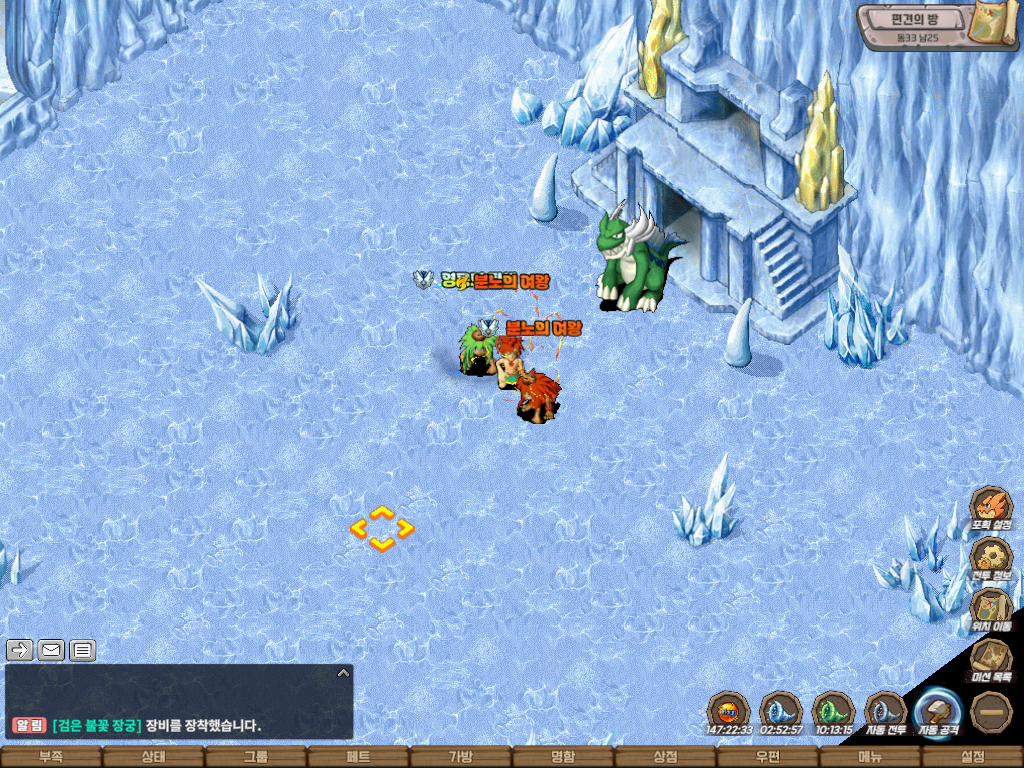1024x768 pixels.
Task: Open the 가방 (Bag) inventory
Action: pyautogui.click(x=460, y=757)
